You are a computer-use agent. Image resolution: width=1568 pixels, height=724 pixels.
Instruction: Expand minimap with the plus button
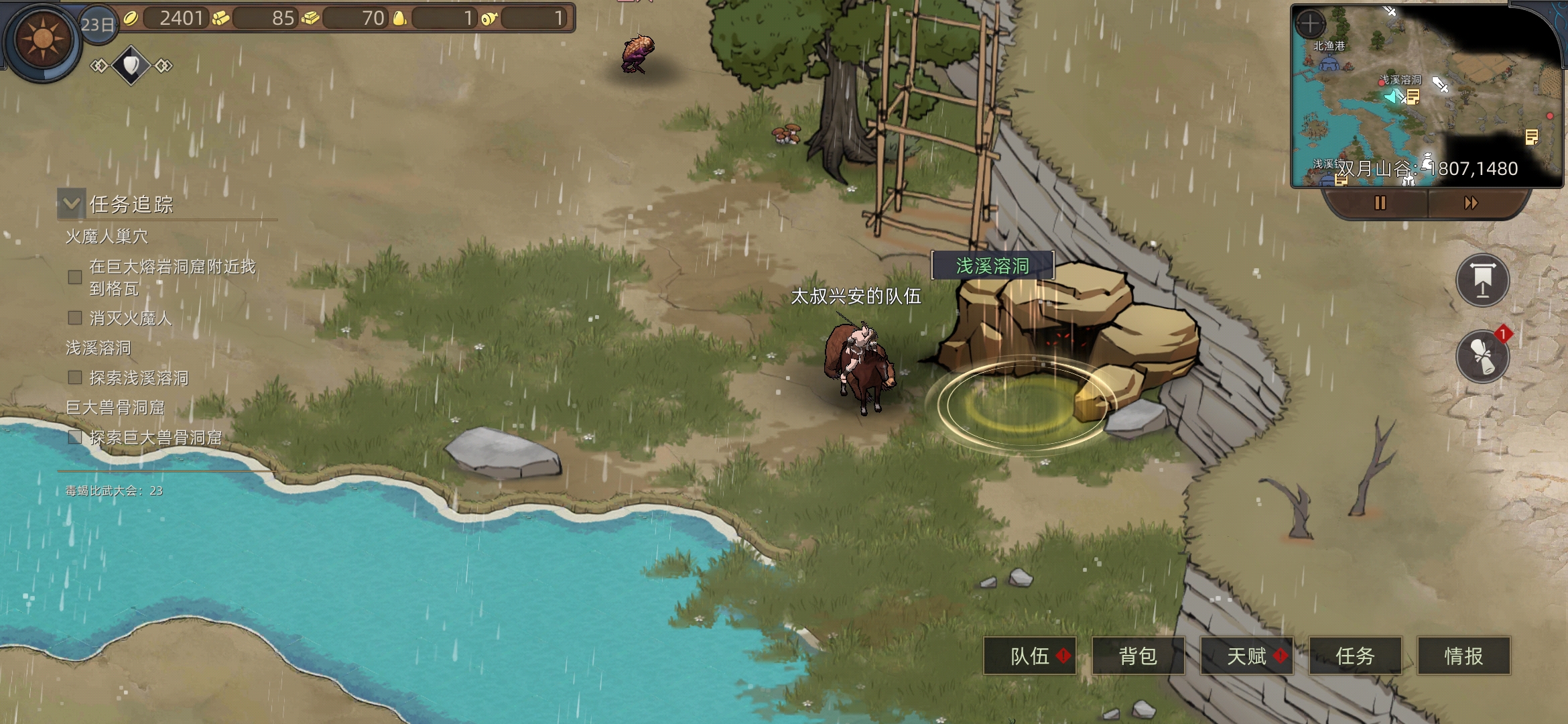[1310, 24]
